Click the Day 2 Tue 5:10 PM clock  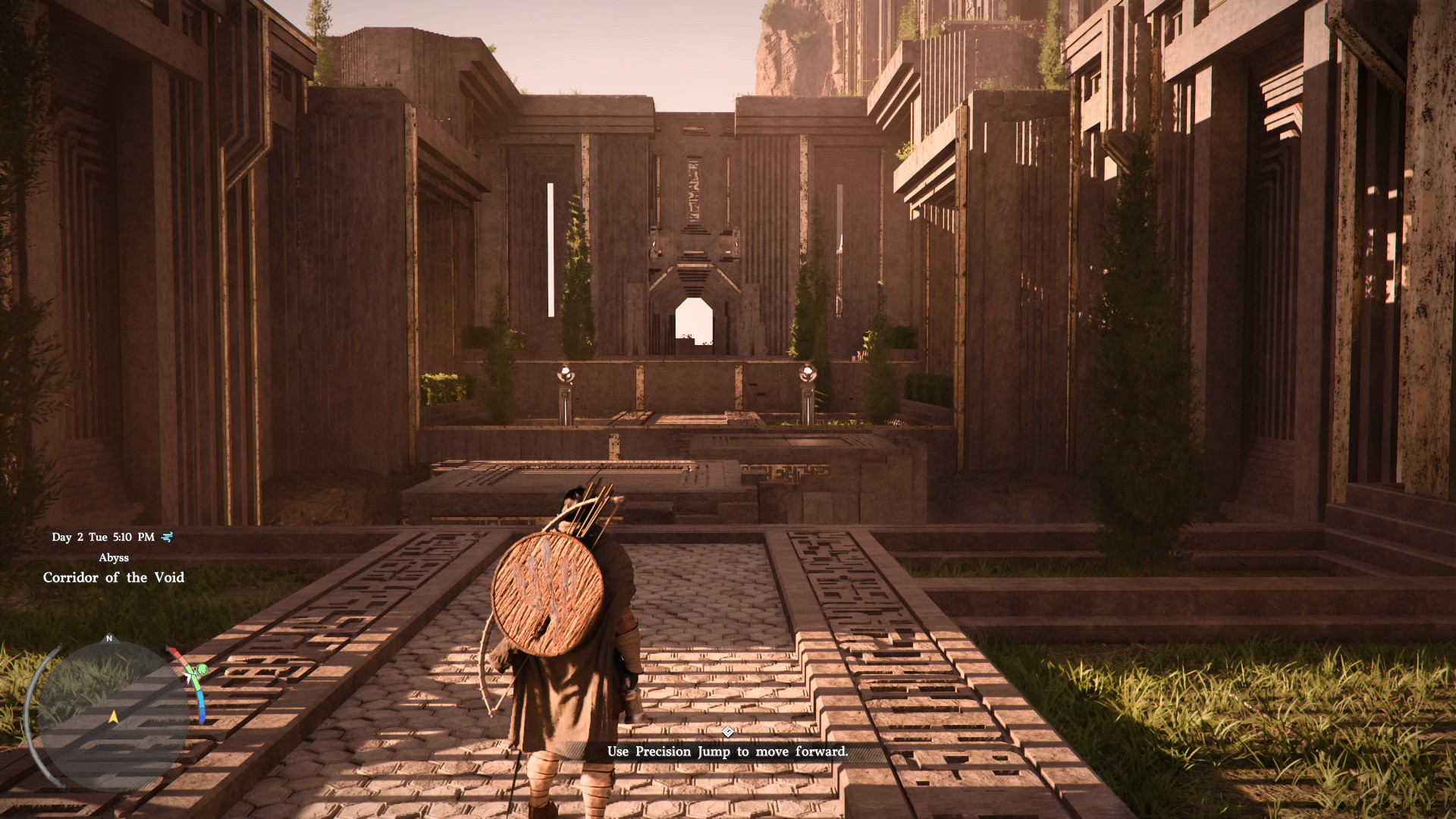[103, 536]
